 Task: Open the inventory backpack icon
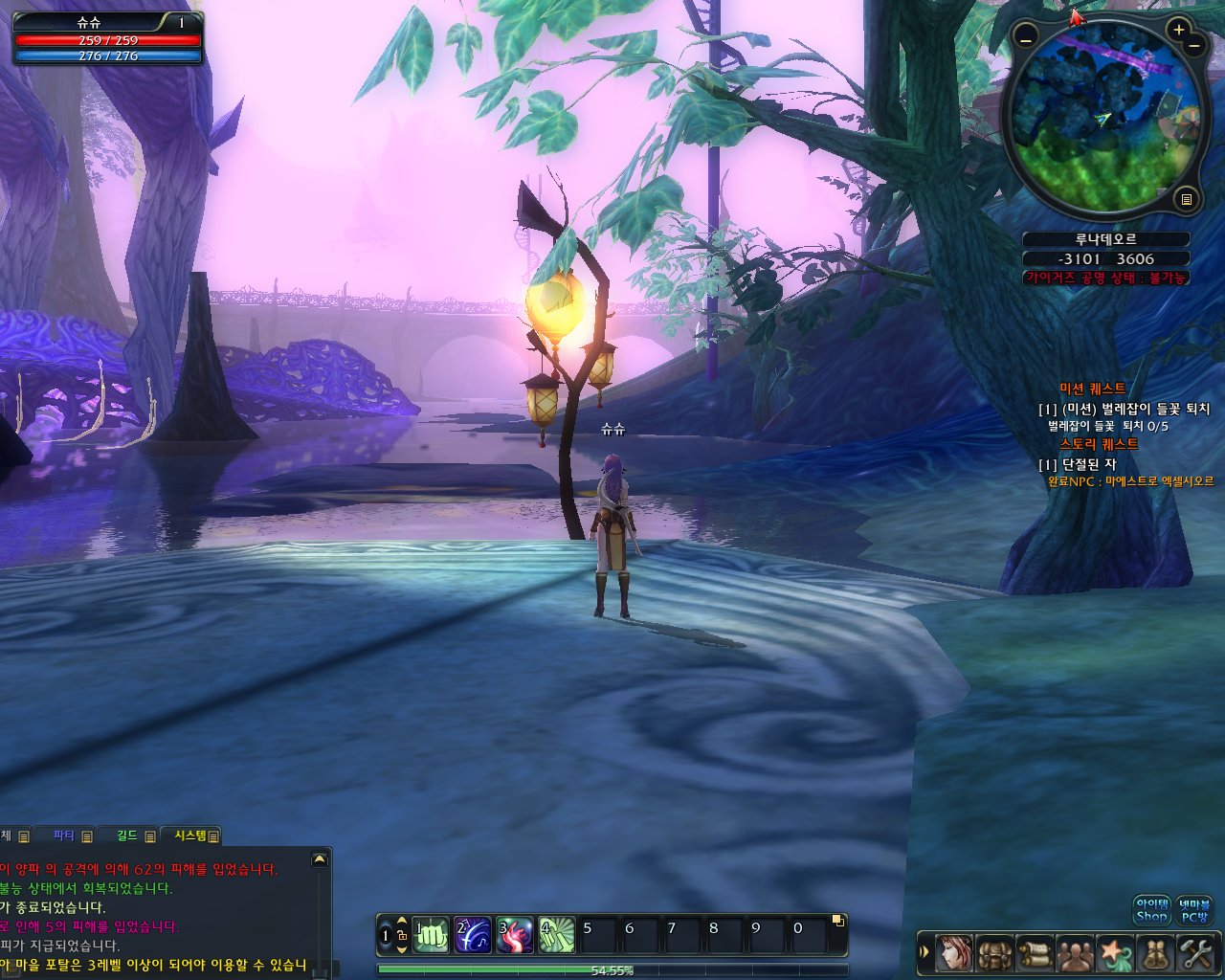pos(994,953)
